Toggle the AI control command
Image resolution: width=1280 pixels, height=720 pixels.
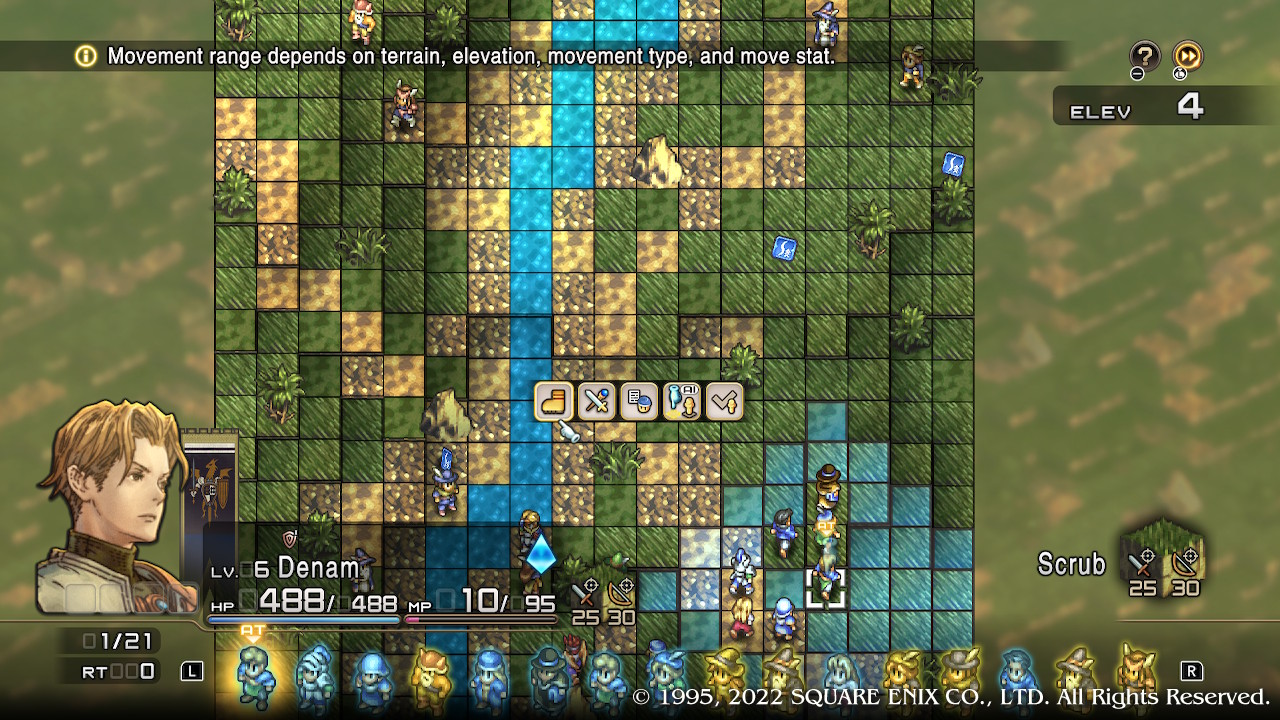681,402
